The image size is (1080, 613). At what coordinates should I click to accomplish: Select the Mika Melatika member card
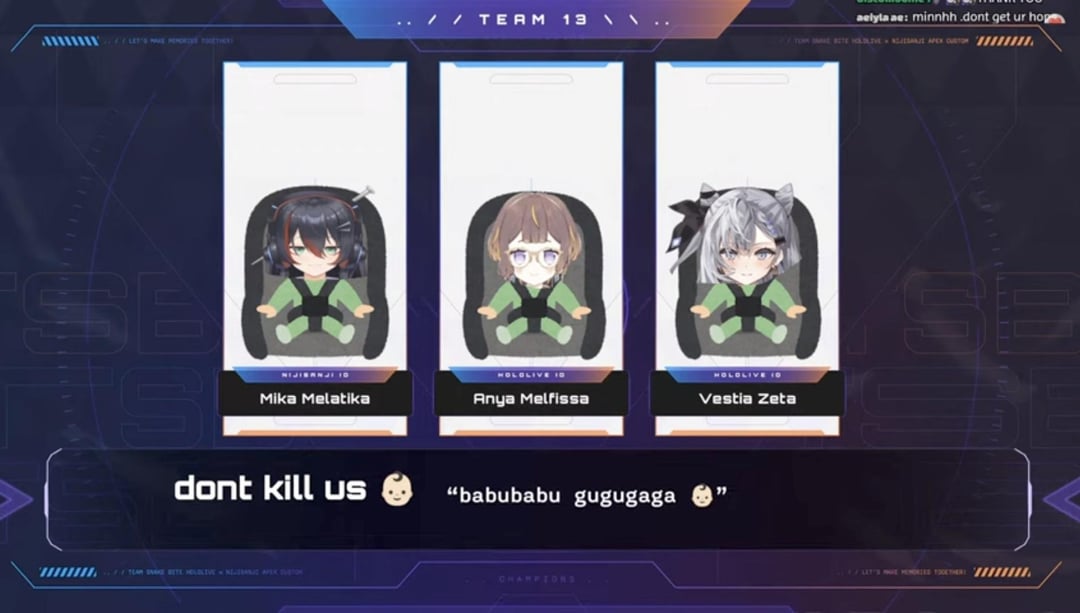tap(315, 250)
